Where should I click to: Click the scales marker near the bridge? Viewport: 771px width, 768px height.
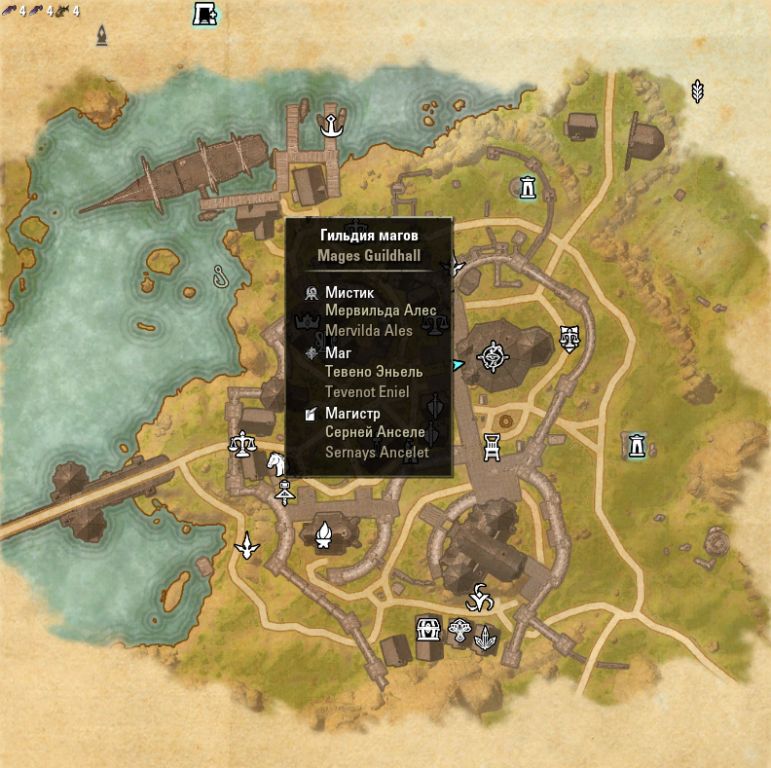[241, 442]
